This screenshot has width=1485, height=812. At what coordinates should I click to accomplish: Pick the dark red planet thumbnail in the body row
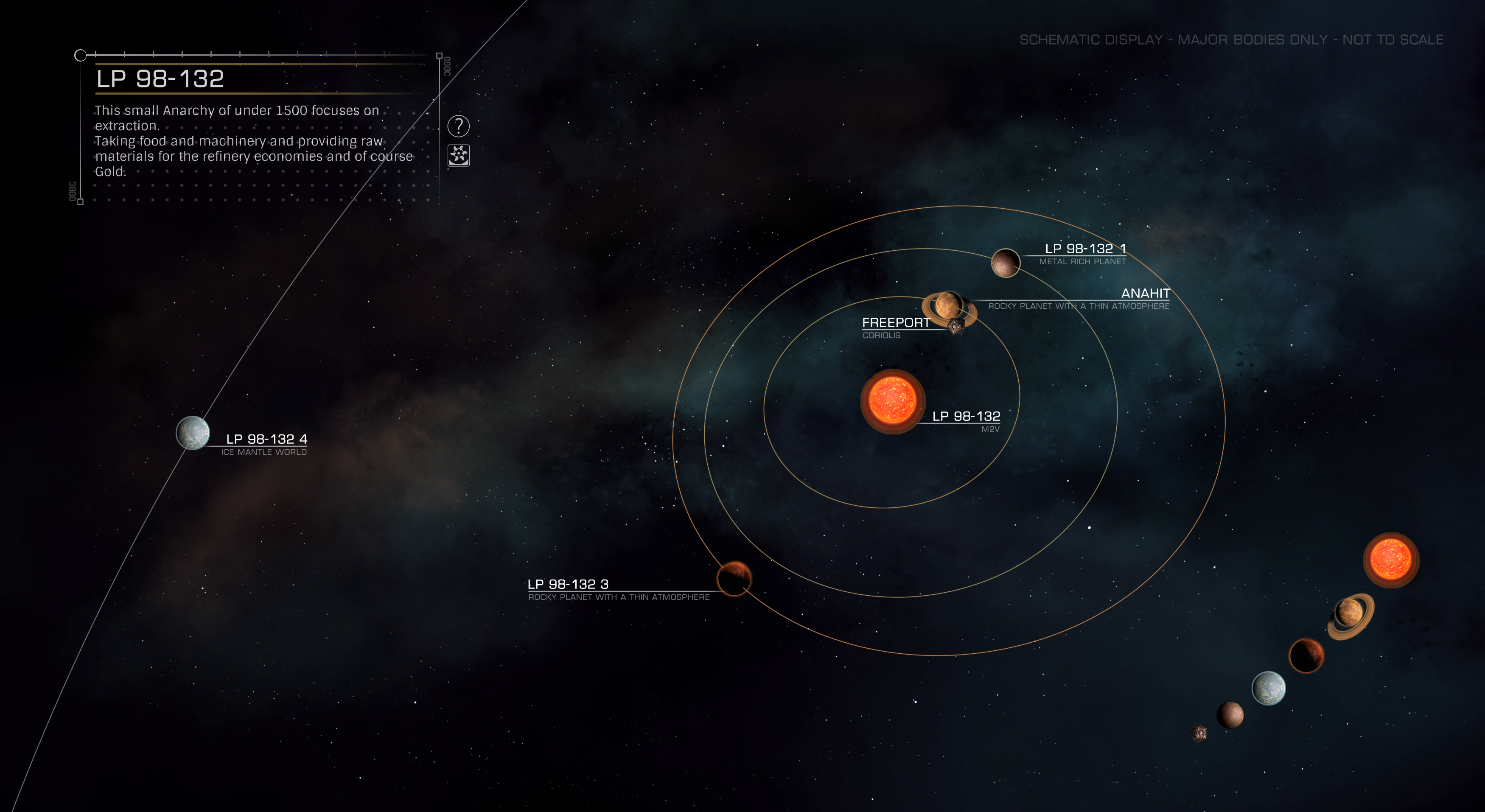click(1306, 655)
